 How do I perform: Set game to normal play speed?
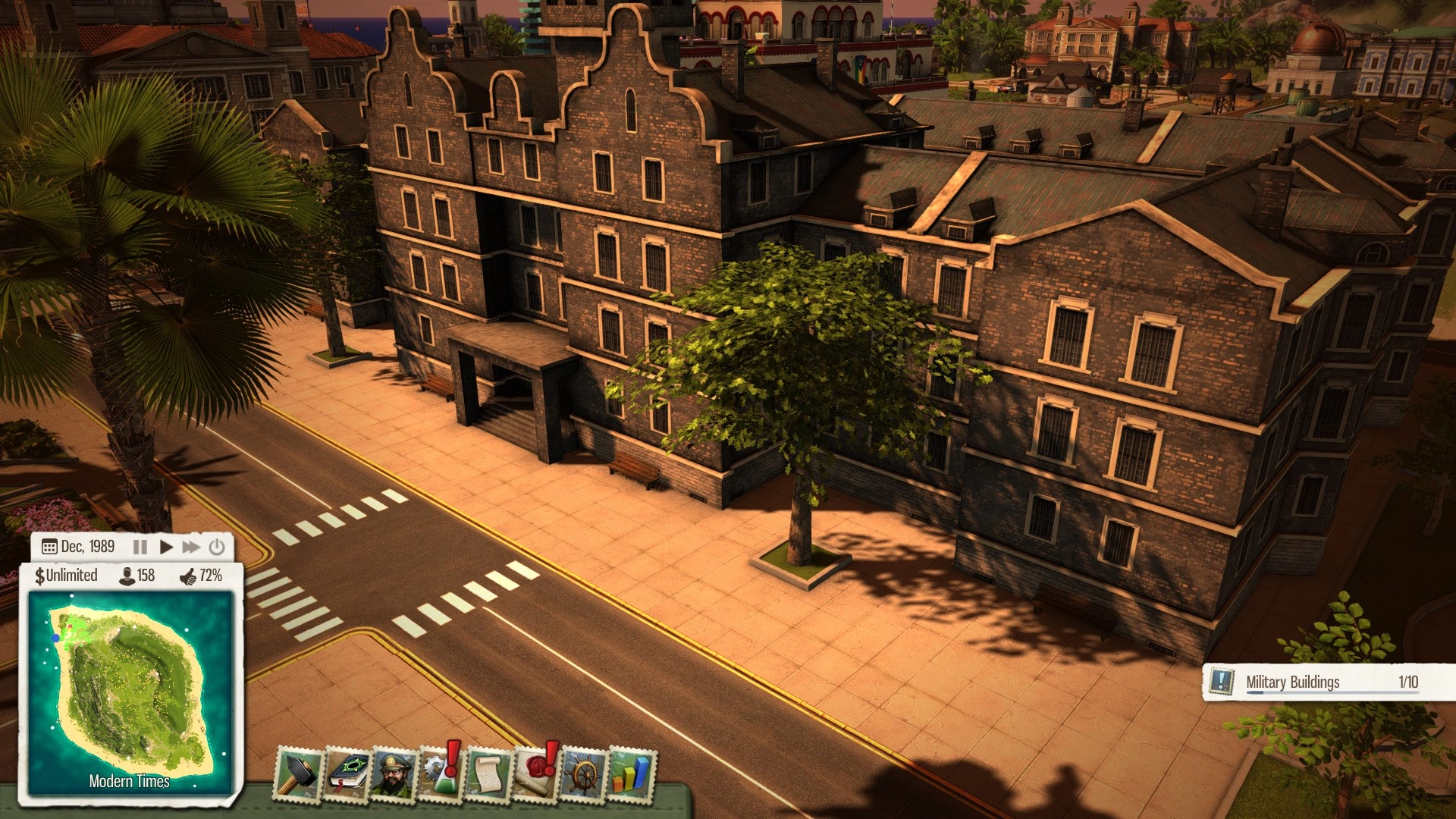pyautogui.click(x=167, y=547)
